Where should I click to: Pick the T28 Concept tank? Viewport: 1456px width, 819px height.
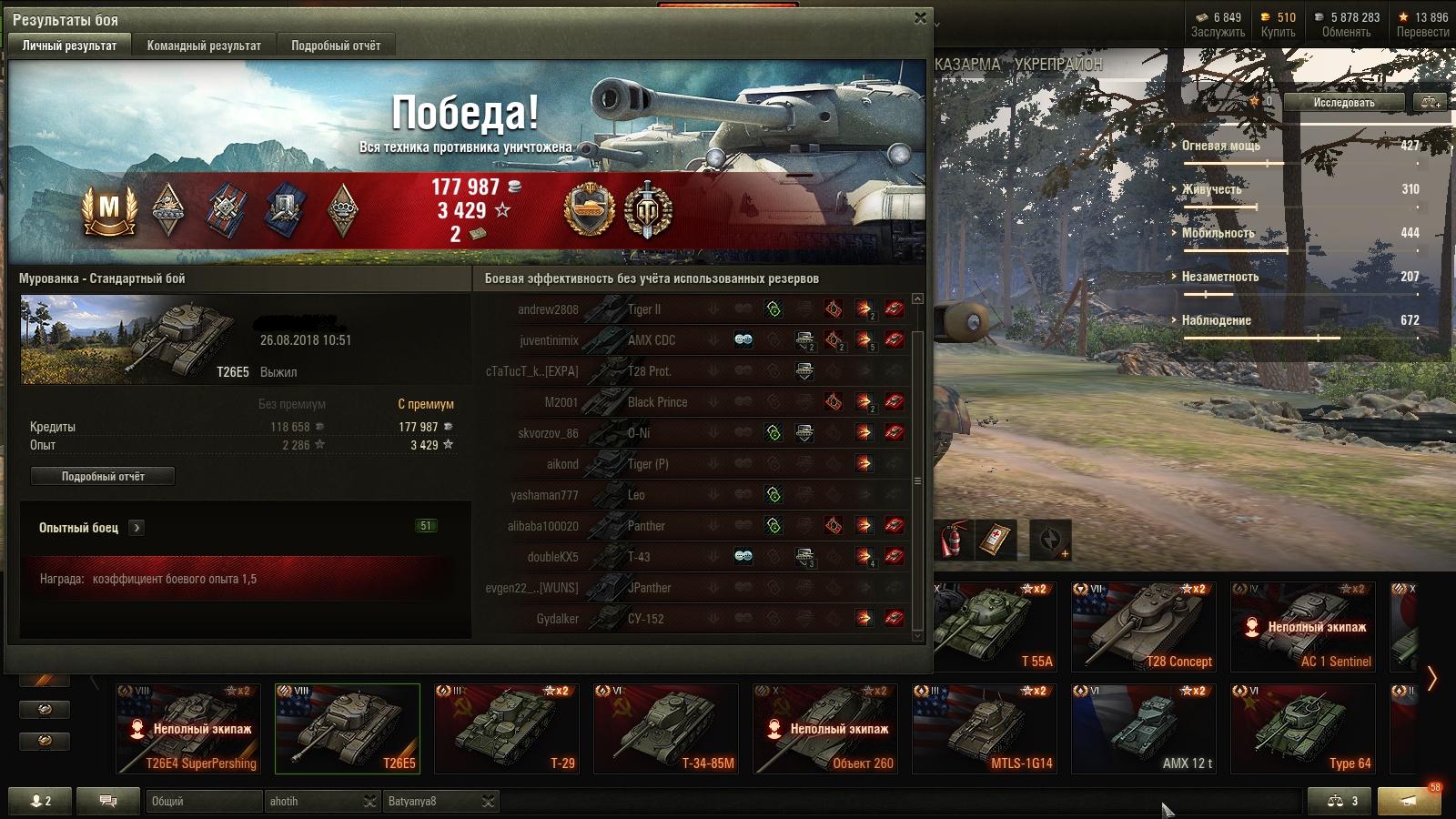pos(1144,627)
